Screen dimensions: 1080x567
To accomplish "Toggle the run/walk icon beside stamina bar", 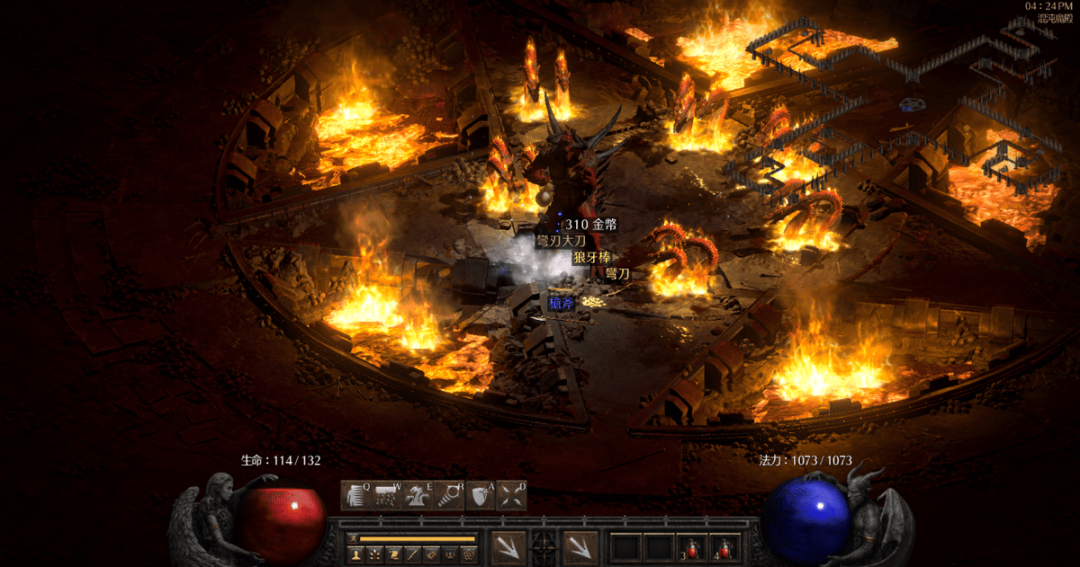I will click(353, 538).
